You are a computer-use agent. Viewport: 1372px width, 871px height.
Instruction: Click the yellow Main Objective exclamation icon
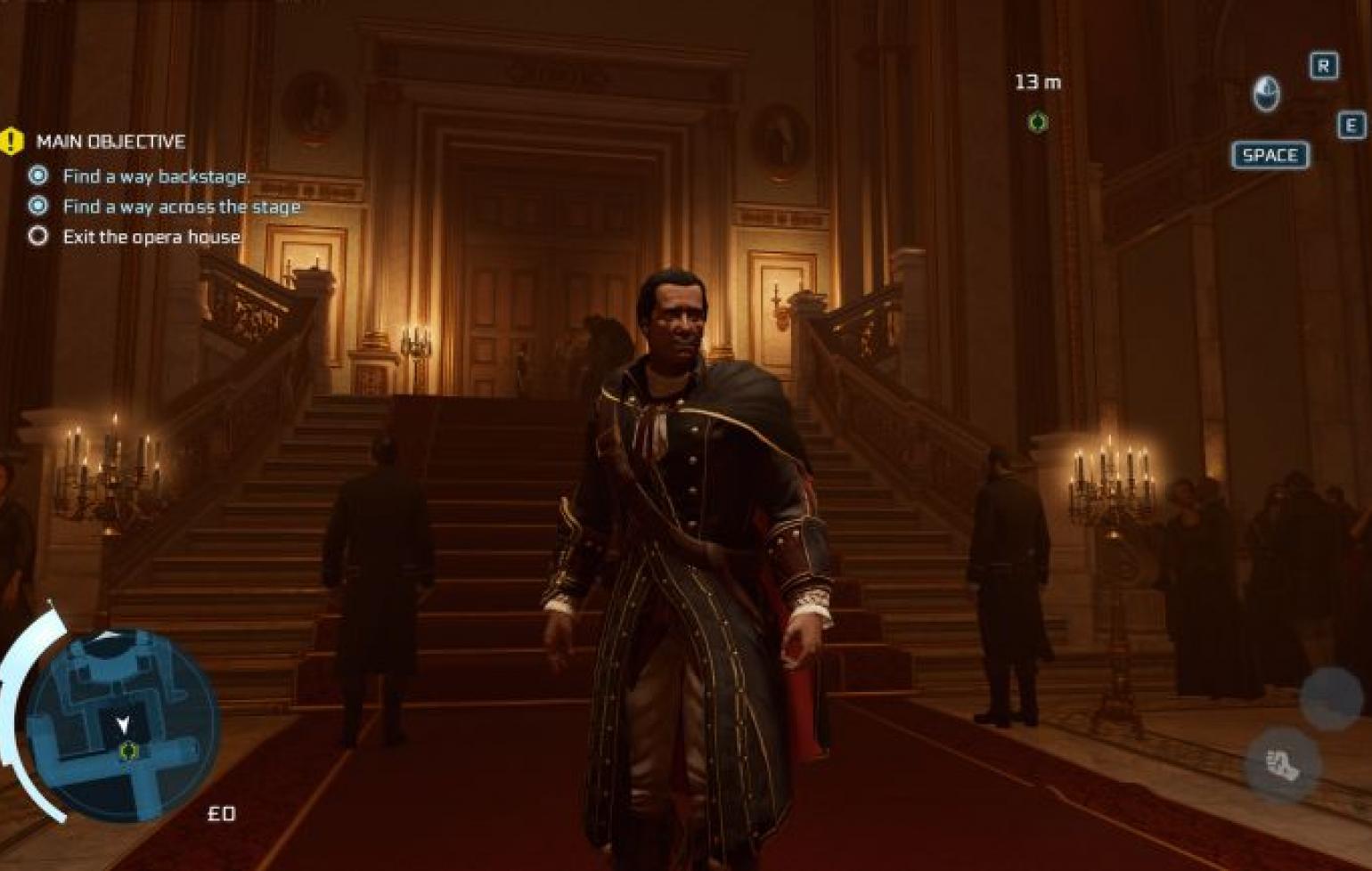coord(12,141)
